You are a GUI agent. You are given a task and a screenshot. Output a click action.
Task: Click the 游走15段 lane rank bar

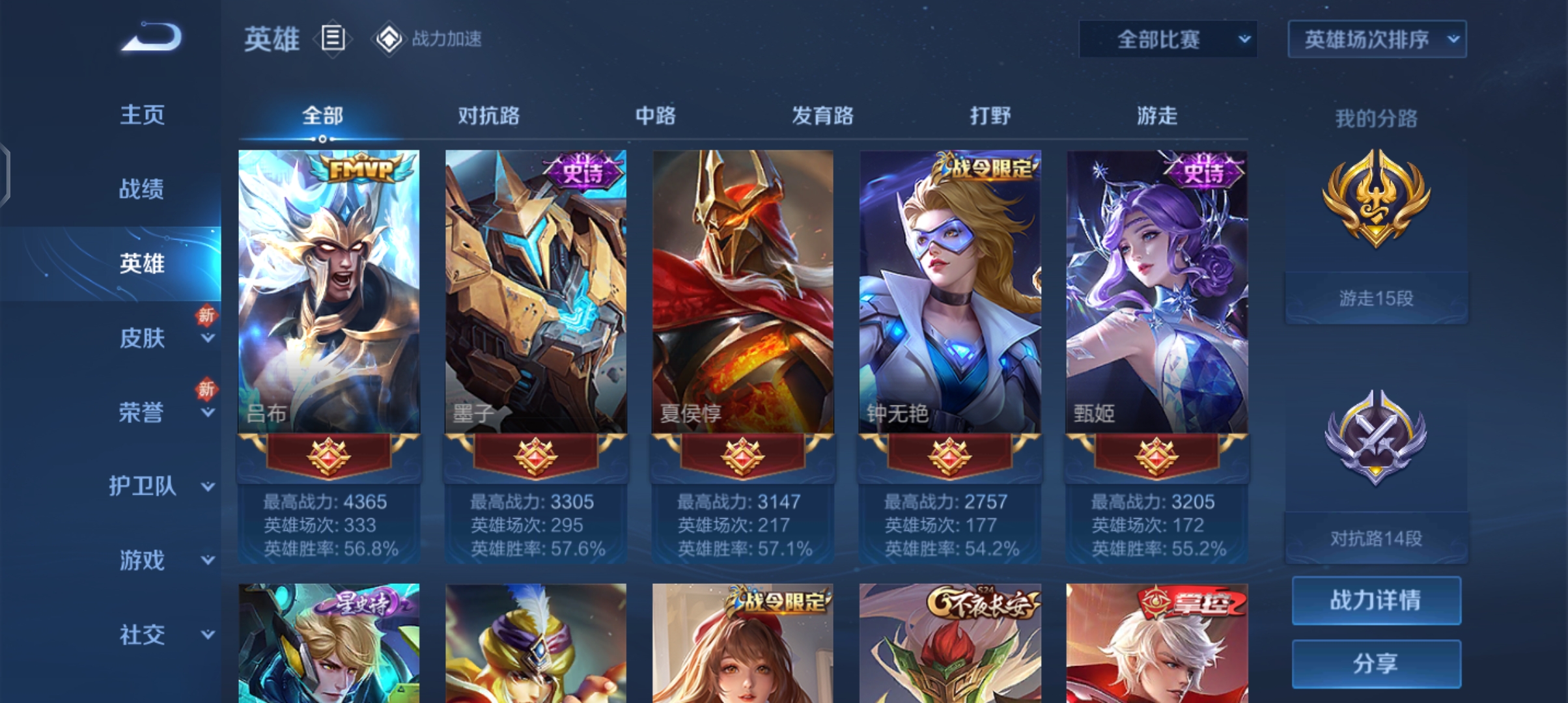click(1376, 296)
